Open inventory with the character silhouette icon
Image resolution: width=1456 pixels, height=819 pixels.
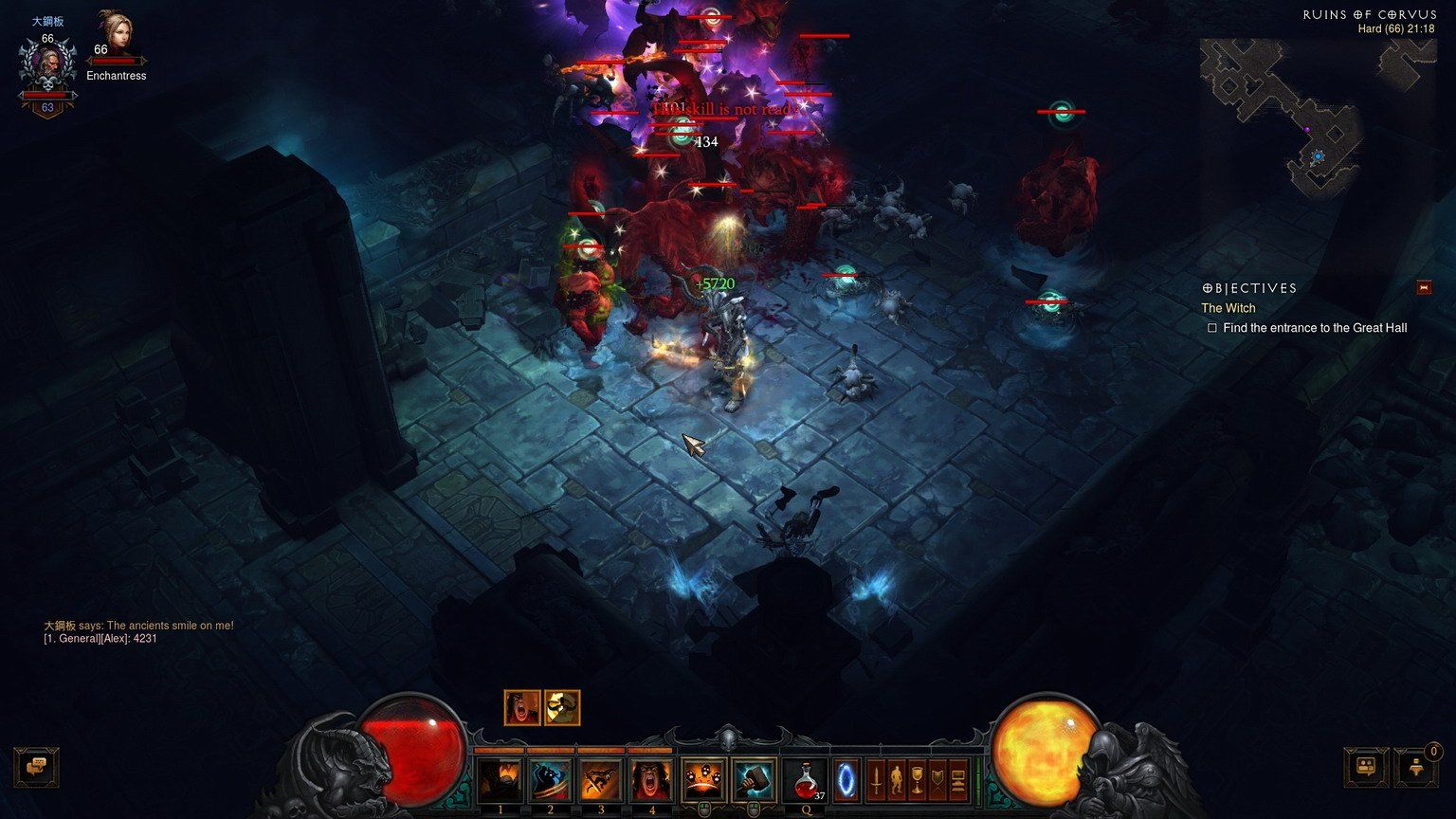[897, 781]
